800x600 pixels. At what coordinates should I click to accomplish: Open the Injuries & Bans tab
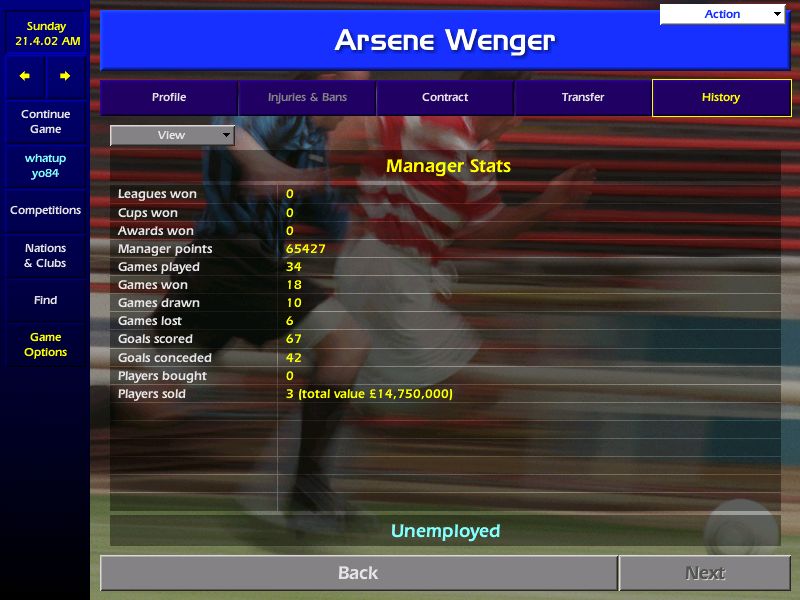(307, 98)
